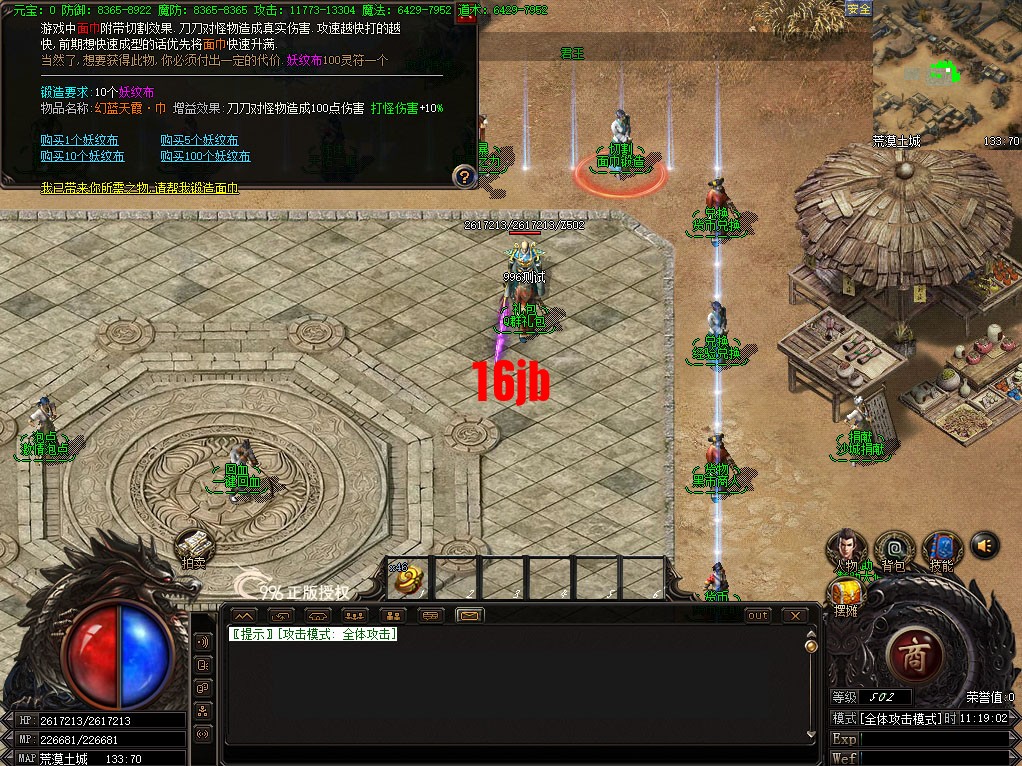
Task: Switch the 全体攻击模式 attack mode label
Action: click(x=888, y=719)
